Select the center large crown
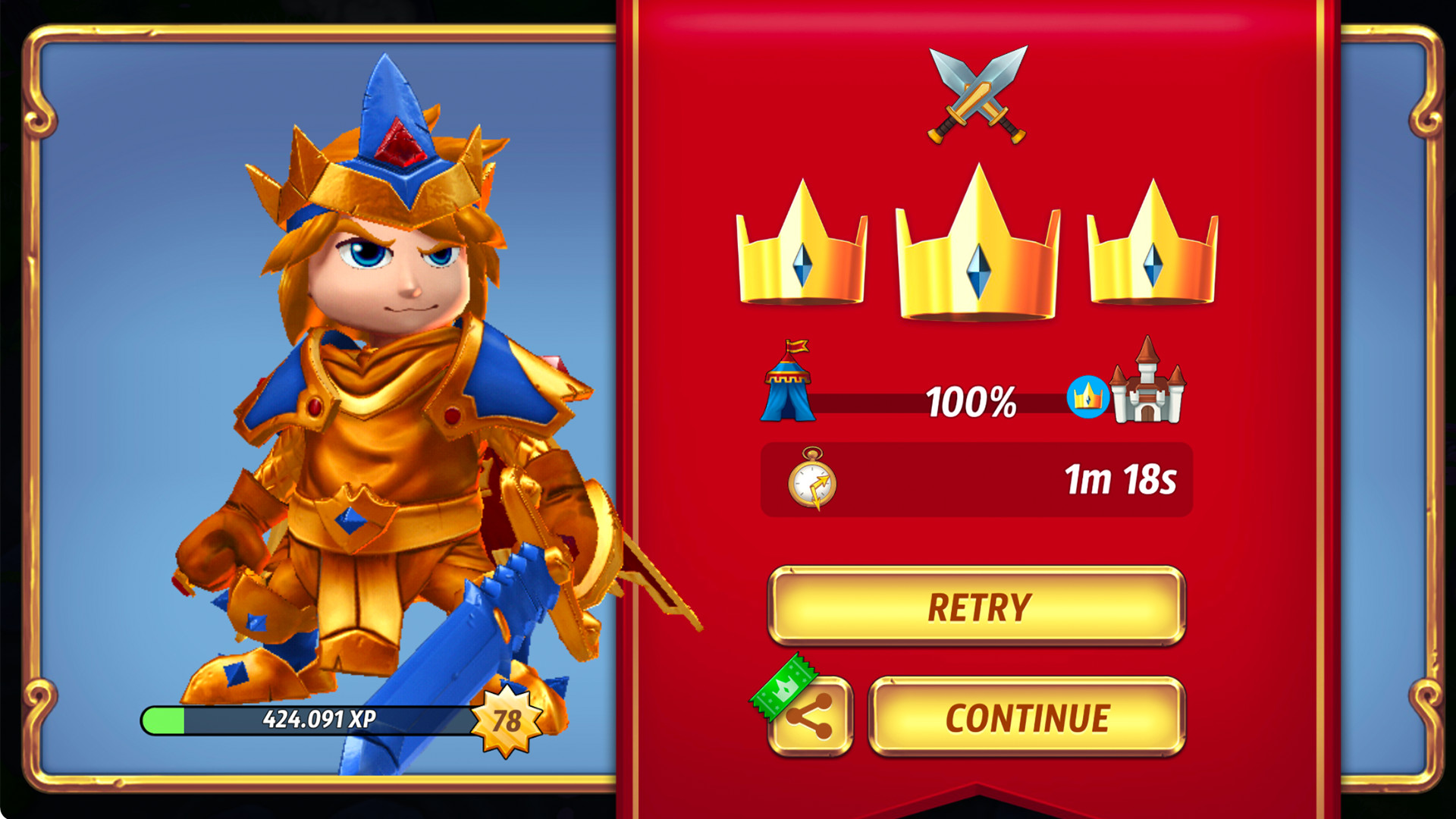The image size is (1456, 819). click(976, 250)
